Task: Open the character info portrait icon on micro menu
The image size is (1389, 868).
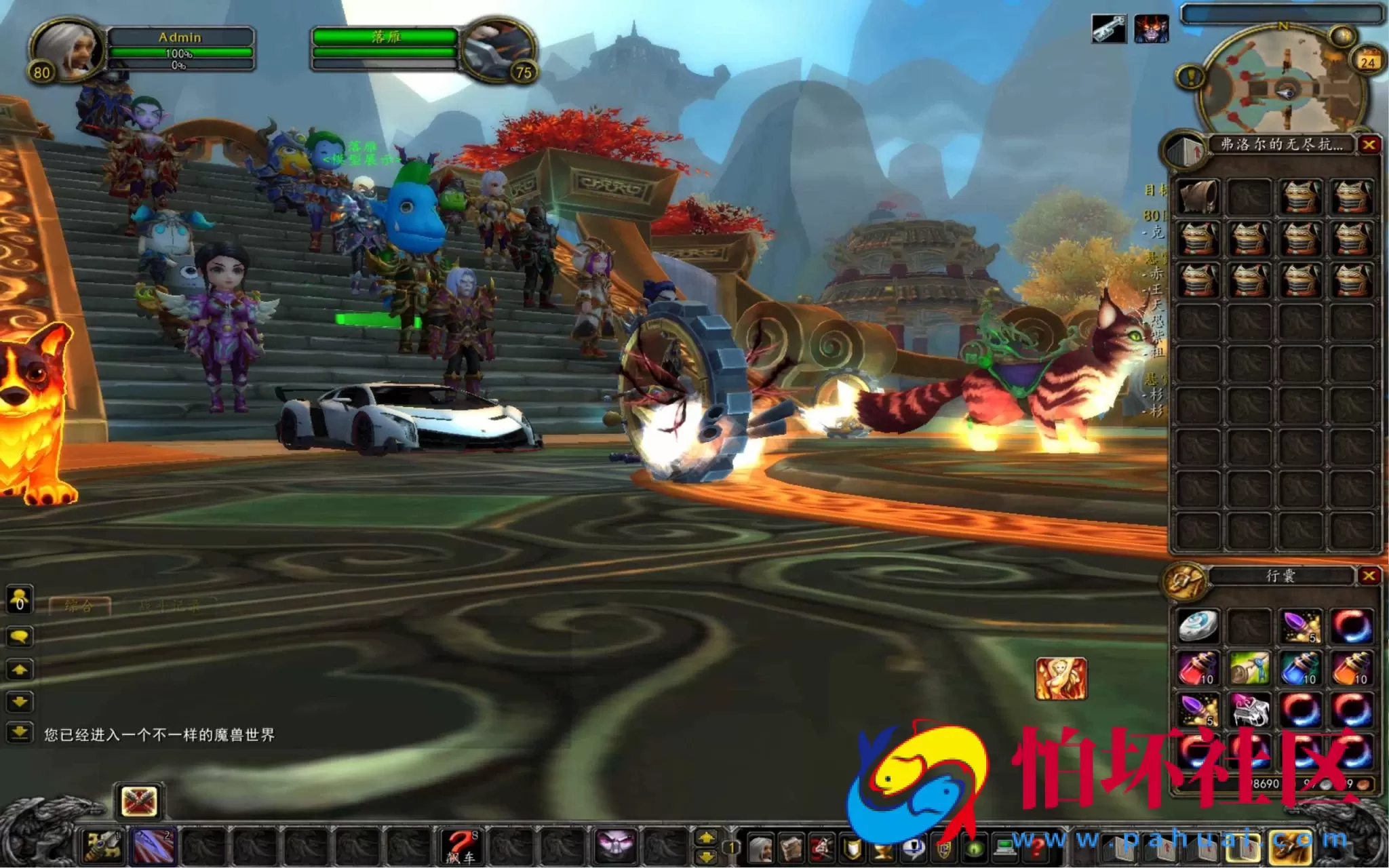Action: coord(761,849)
